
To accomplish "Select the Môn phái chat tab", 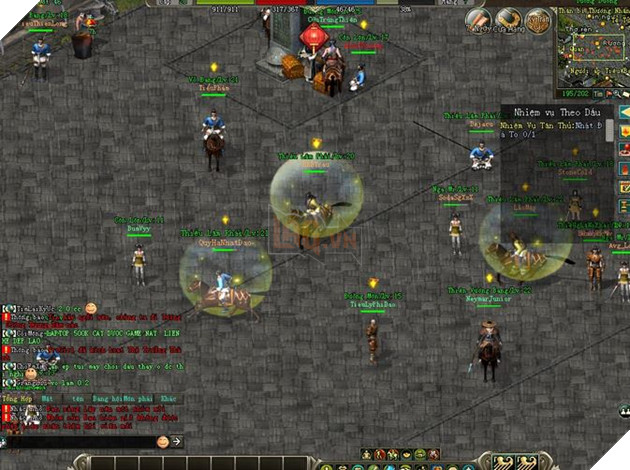I will pos(131,398).
